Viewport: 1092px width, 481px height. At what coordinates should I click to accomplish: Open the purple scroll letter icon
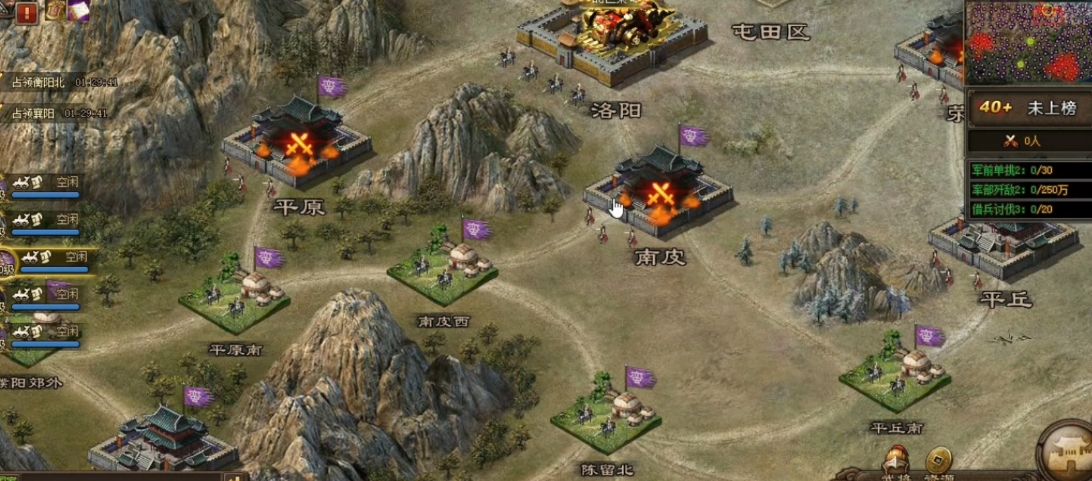point(79,11)
